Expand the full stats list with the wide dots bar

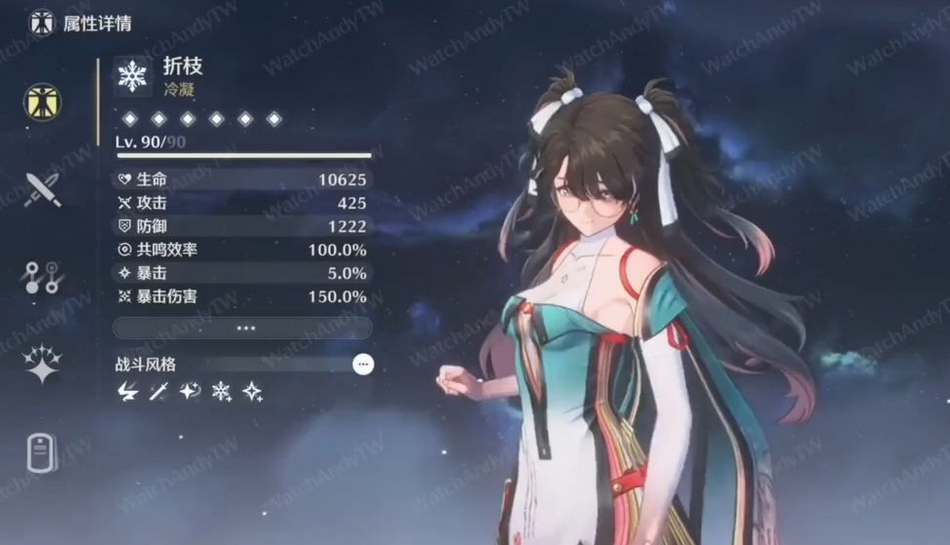243,328
